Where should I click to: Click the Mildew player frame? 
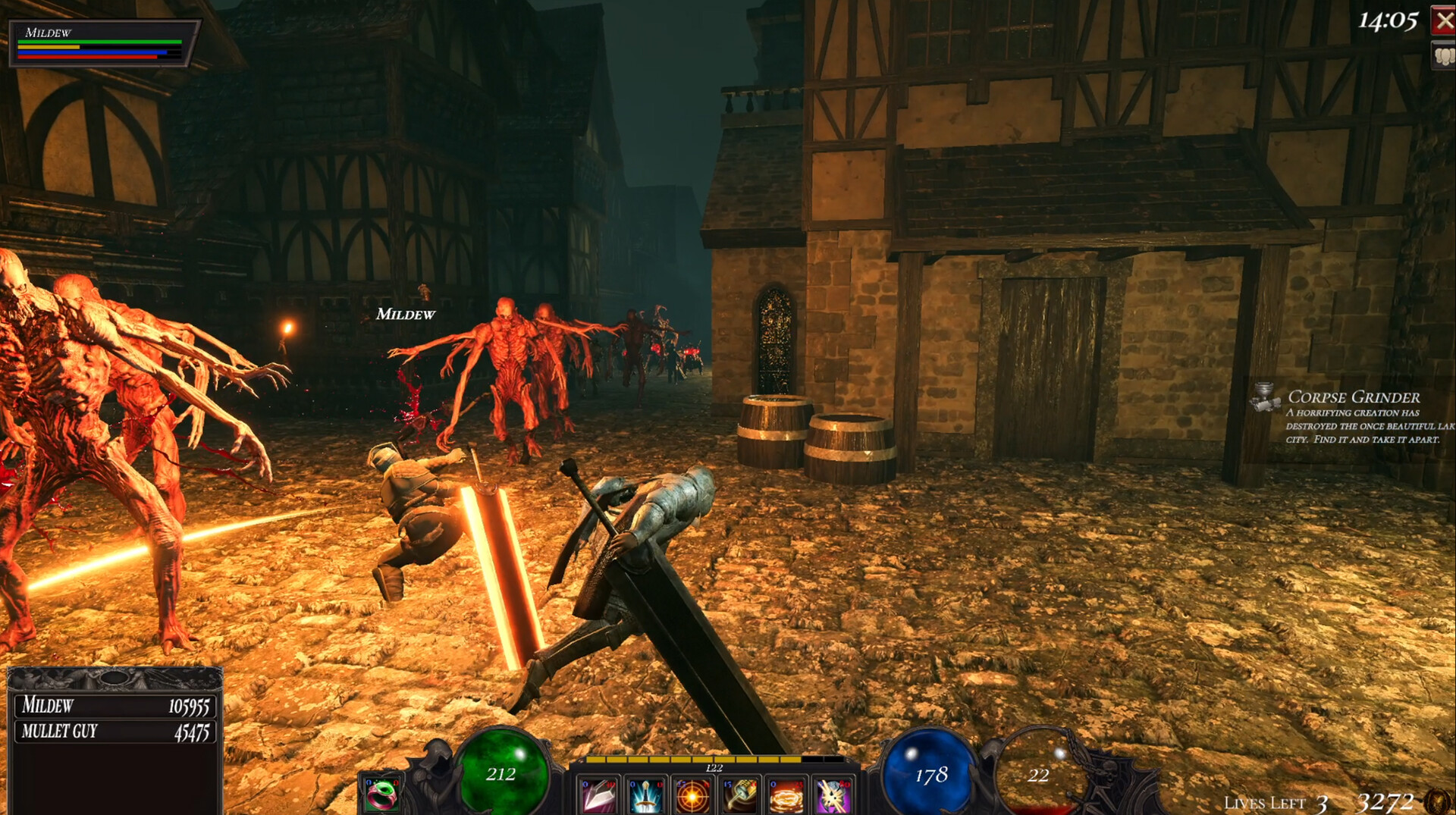[102, 44]
